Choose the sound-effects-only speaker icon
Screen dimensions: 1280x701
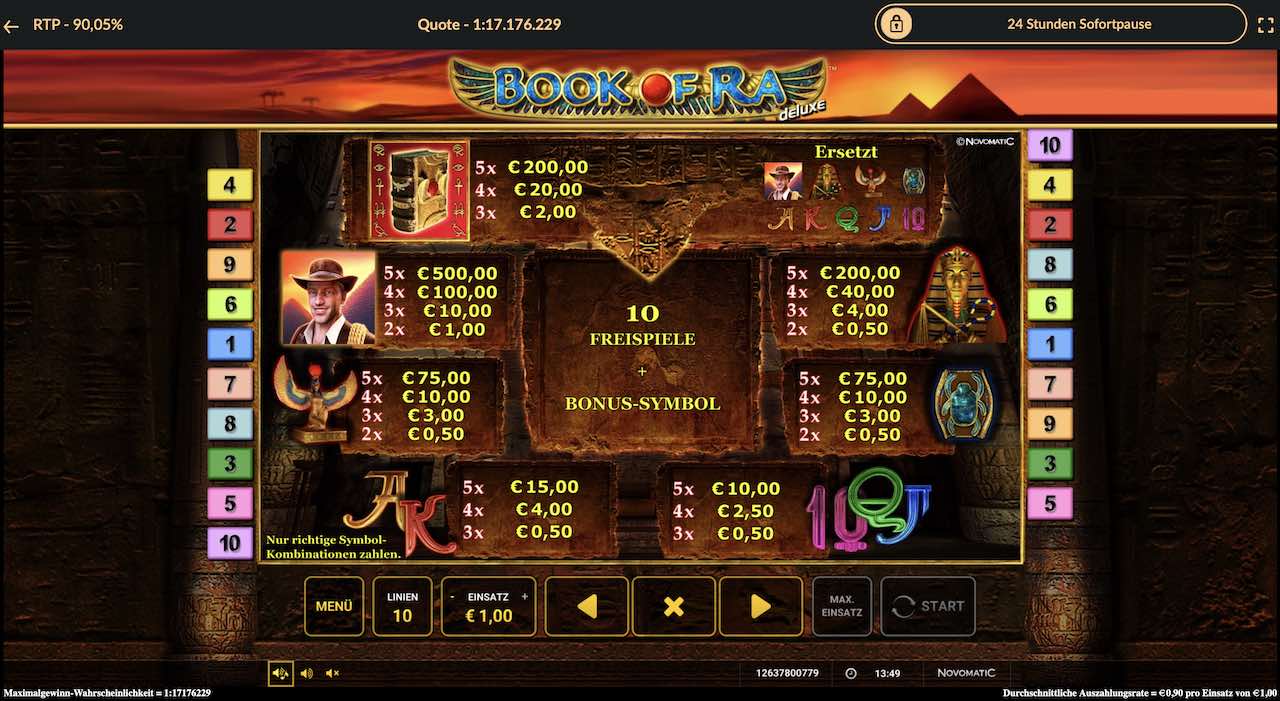[x=306, y=673]
